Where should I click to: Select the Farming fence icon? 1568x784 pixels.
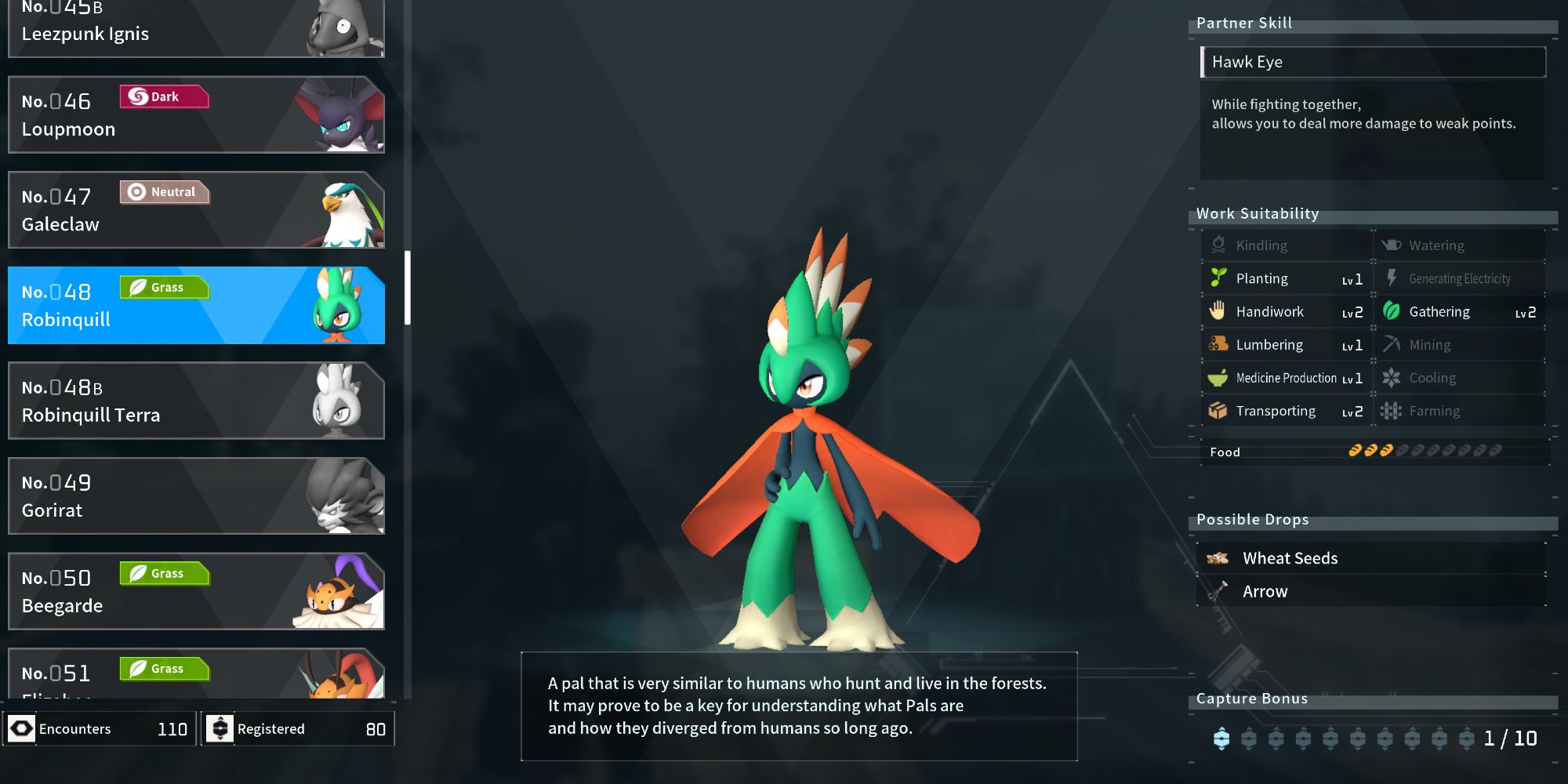coord(1392,411)
